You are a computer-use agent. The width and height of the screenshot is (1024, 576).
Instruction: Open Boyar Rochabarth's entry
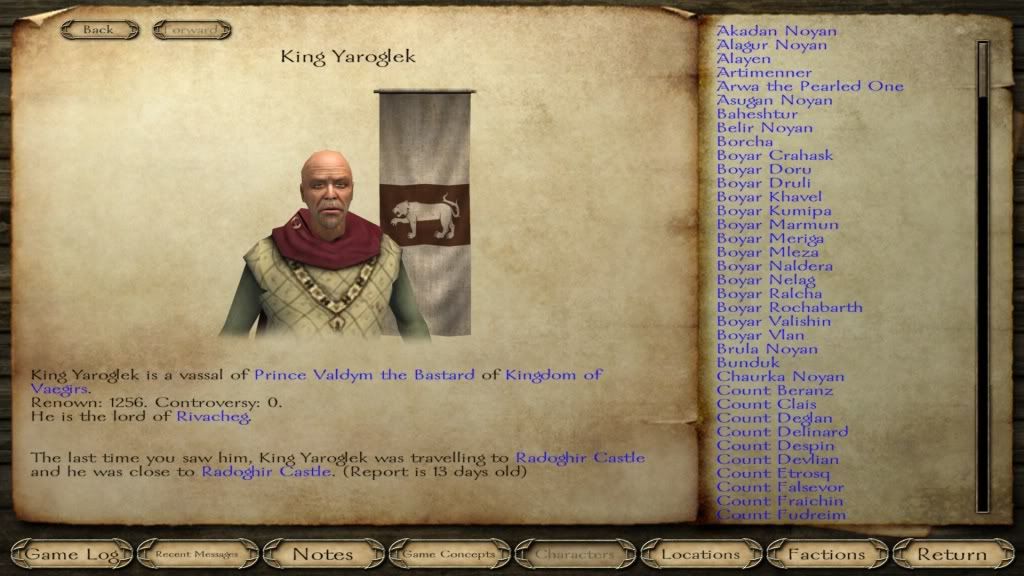click(x=789, y=308)
